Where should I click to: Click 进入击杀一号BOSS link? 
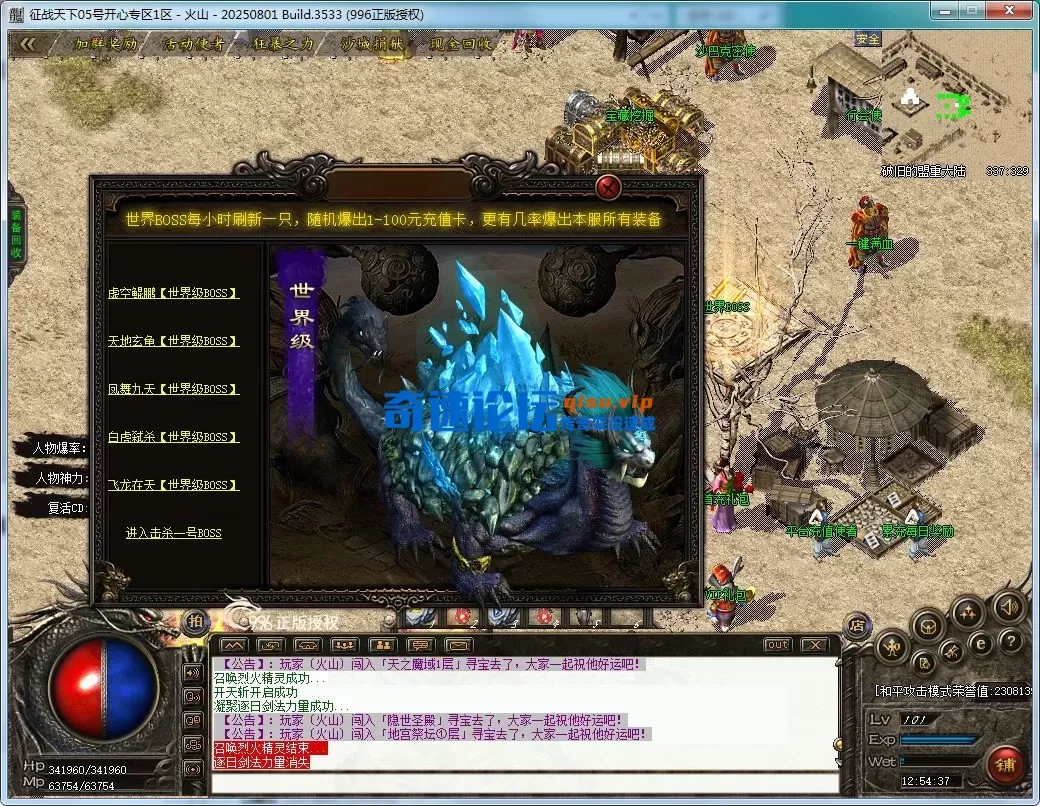pos(173,533)
